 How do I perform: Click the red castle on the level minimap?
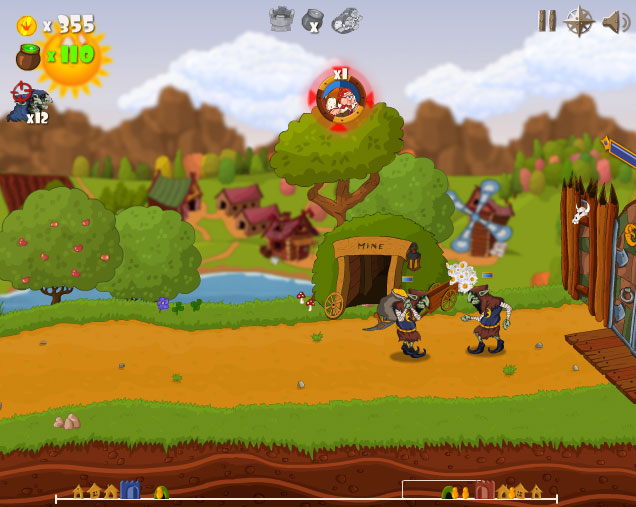tap(485, 490)
